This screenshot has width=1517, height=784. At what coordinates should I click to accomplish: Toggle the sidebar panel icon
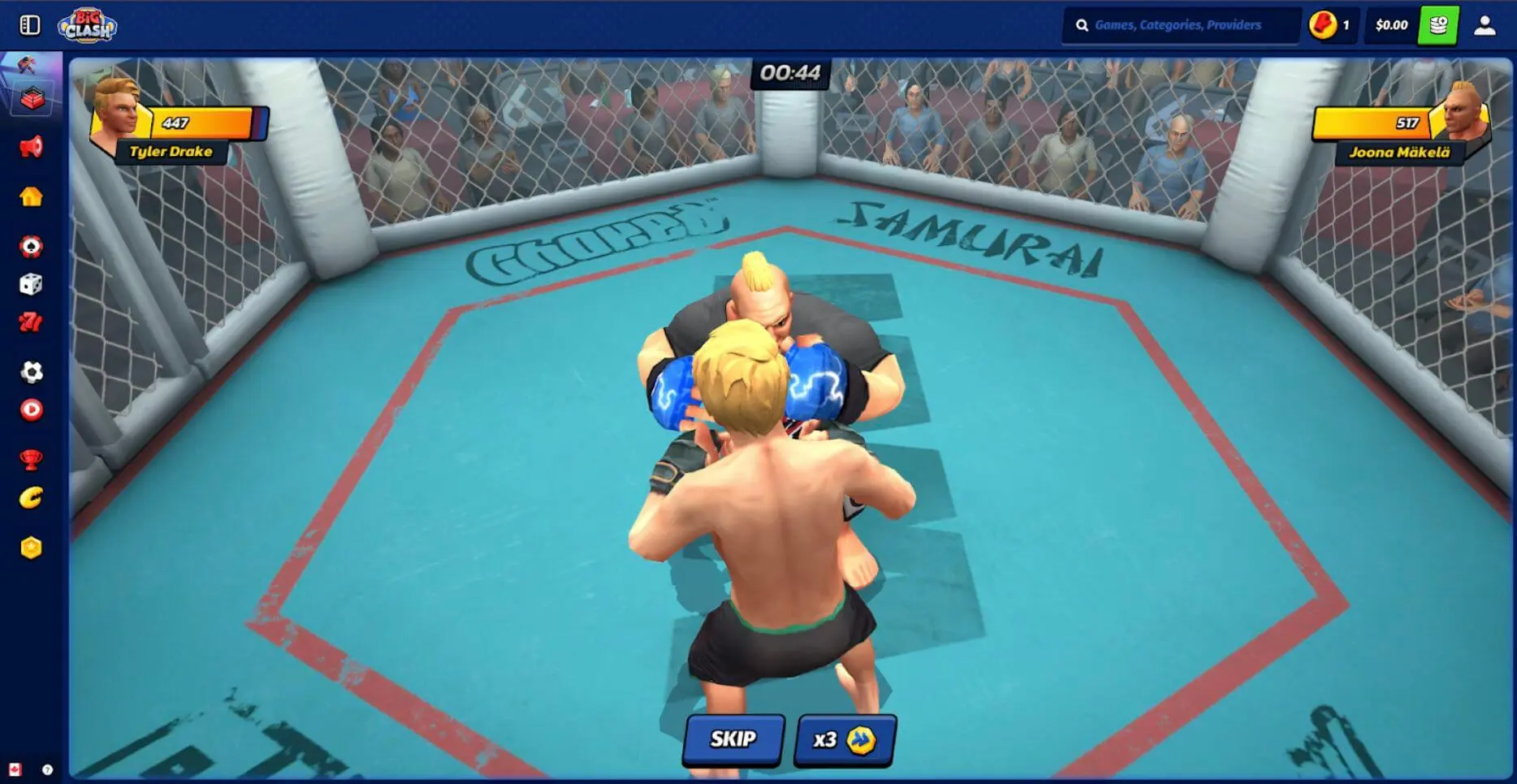tap(30, 25)
